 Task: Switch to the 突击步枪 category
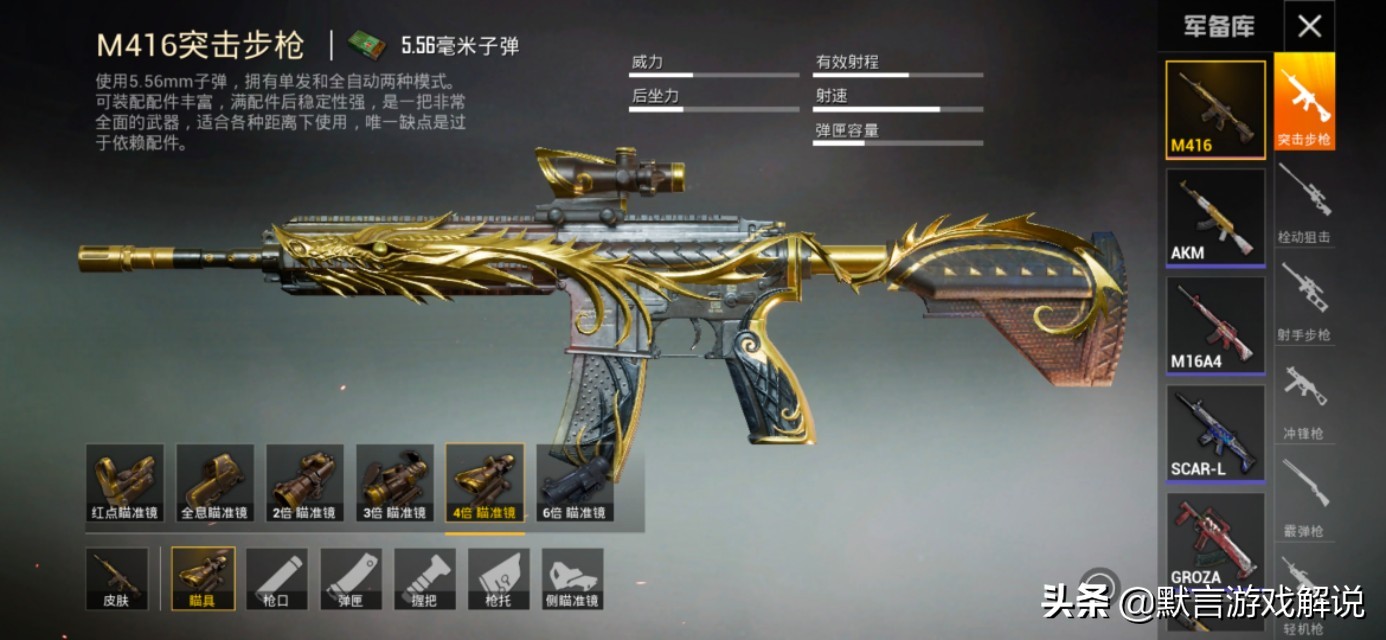(x=1304, y=102)
